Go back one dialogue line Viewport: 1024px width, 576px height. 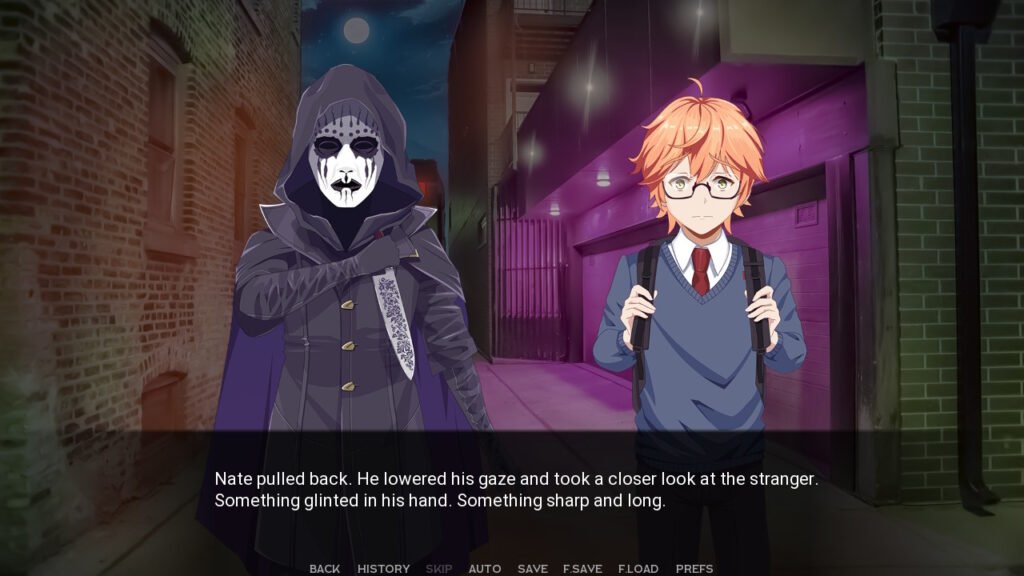[324, 569]
